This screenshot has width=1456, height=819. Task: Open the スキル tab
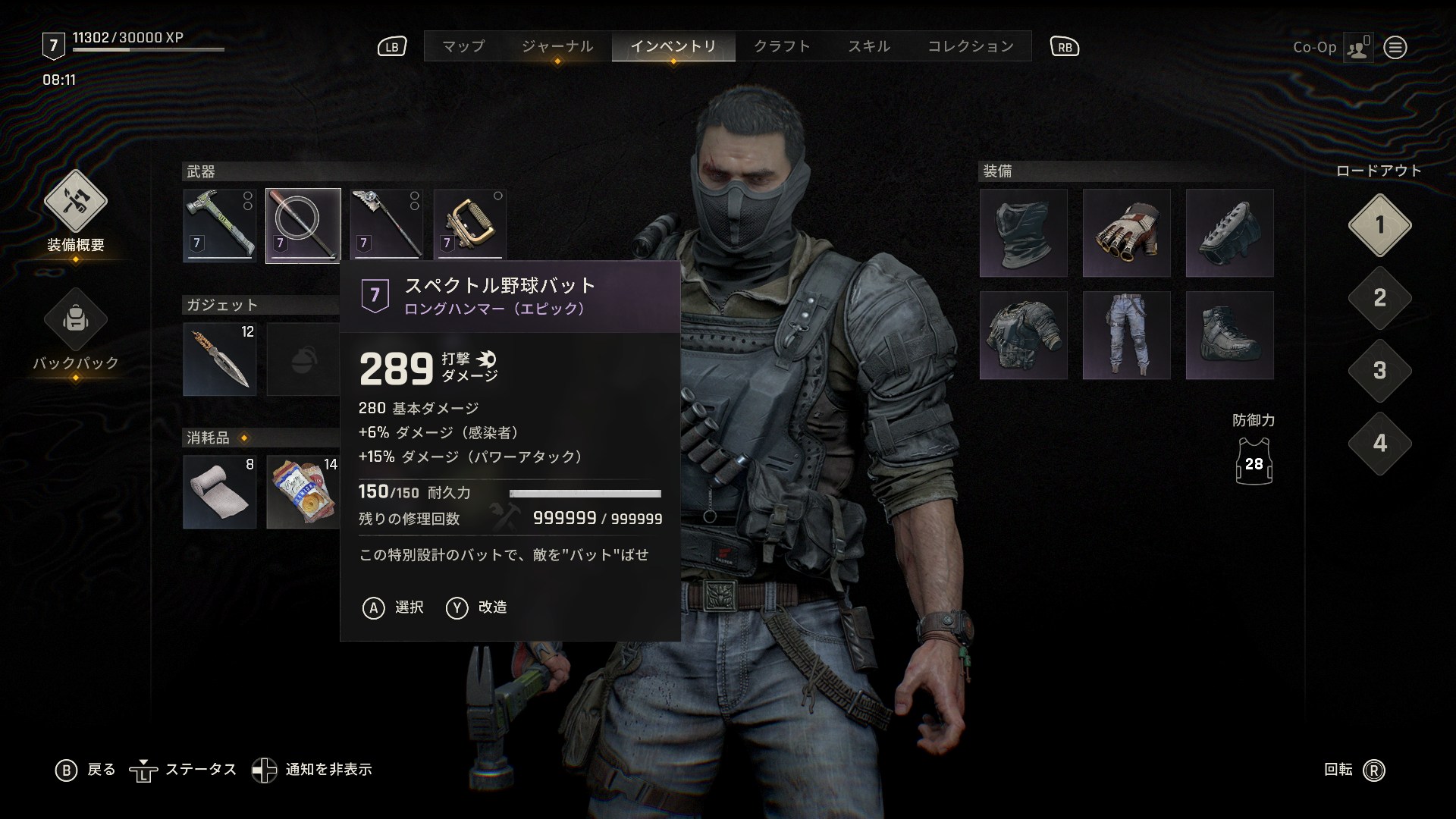pos(869,46)
